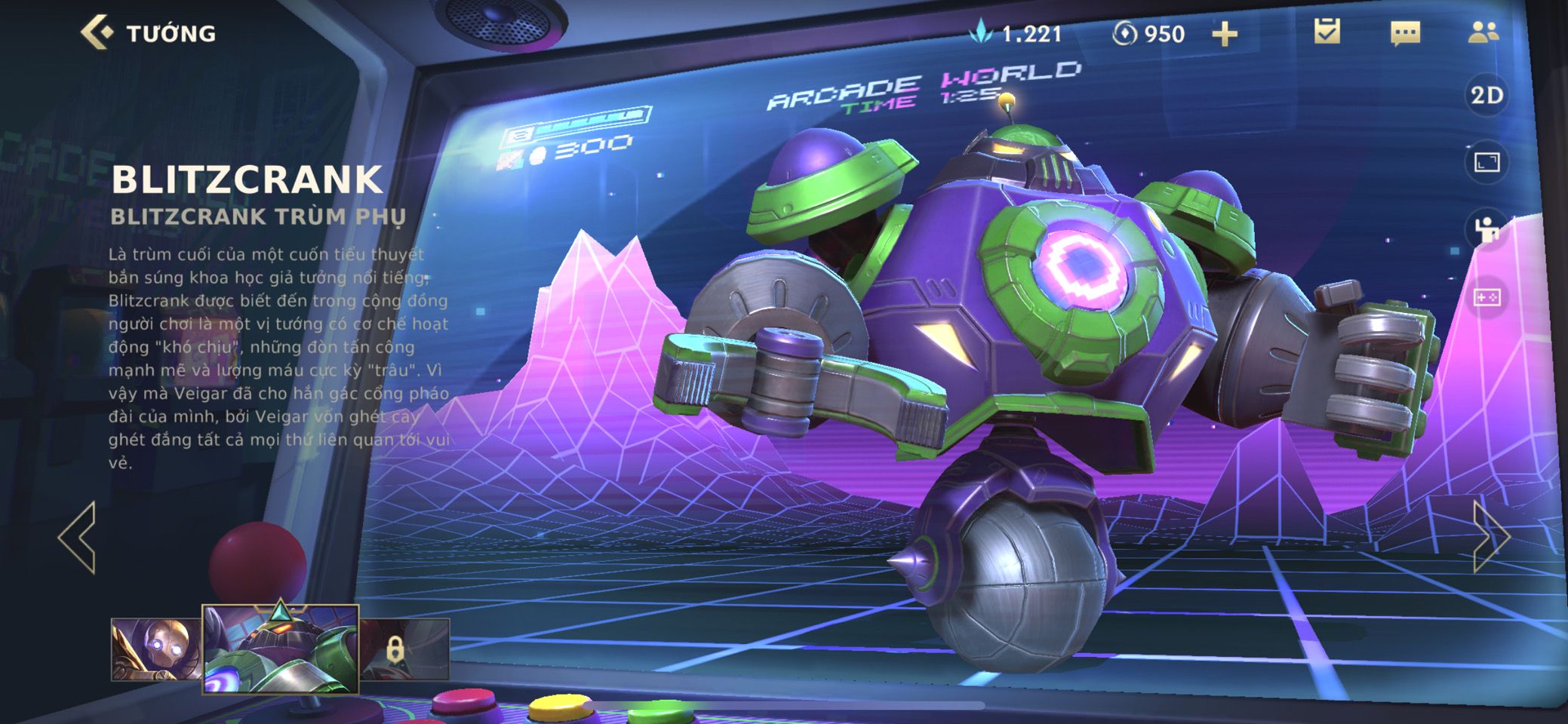Add more Wild Cores with the plus button
The height and width of the screenshot is (724, 1568).
click(1224, 34)
